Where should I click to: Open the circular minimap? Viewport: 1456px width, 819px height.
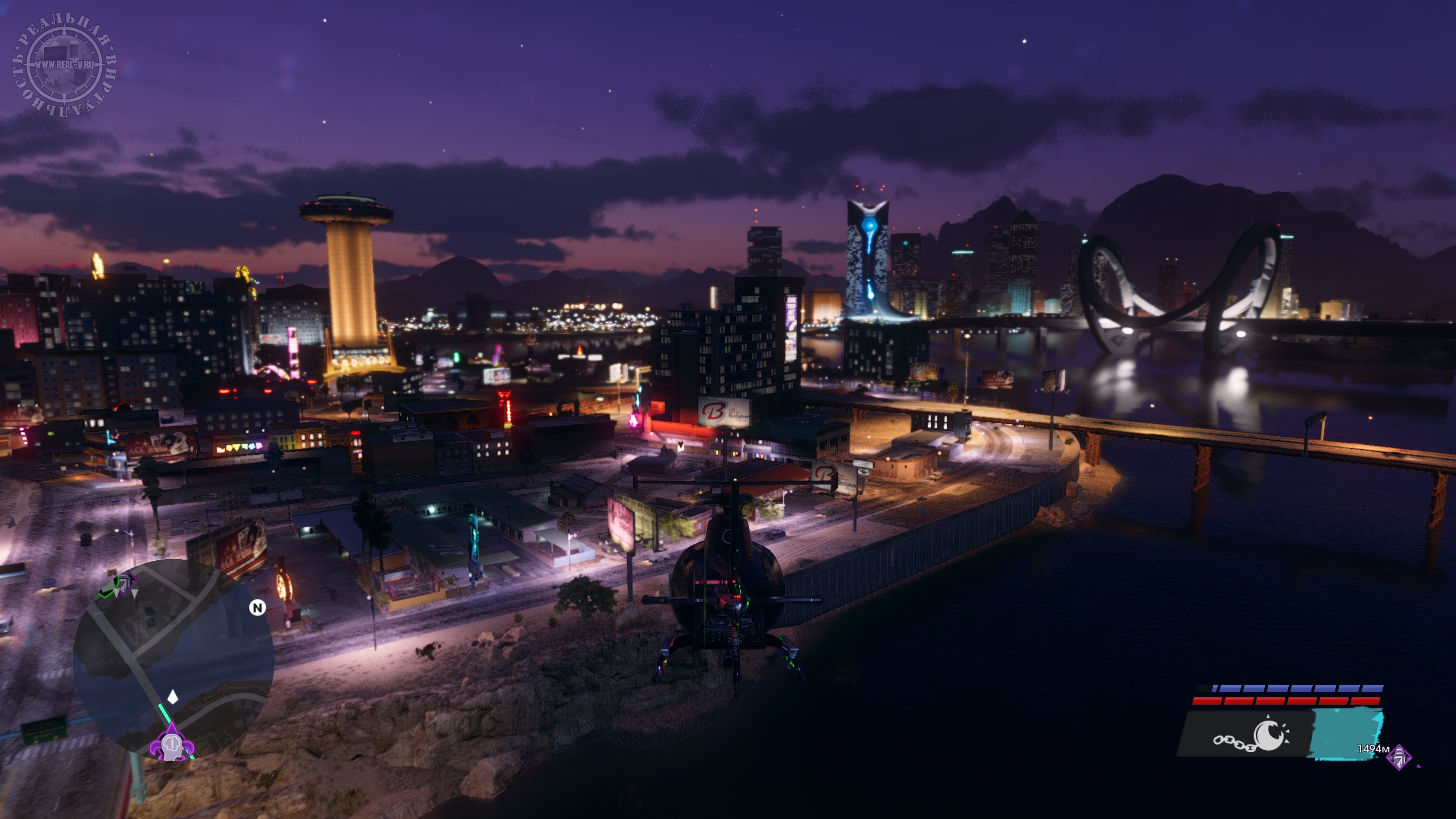pyautogui.click(x=173, y=660)
